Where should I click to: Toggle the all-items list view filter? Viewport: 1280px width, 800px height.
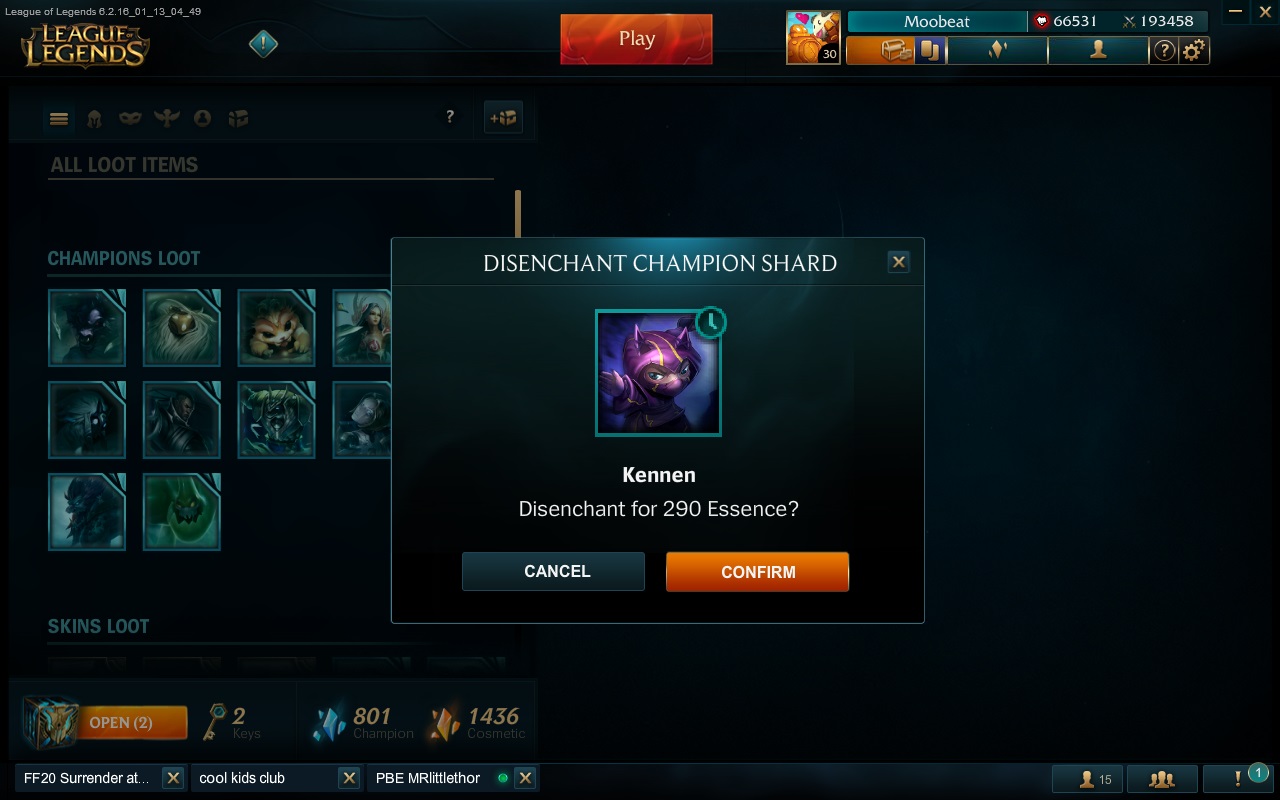(x=59, y=118)
